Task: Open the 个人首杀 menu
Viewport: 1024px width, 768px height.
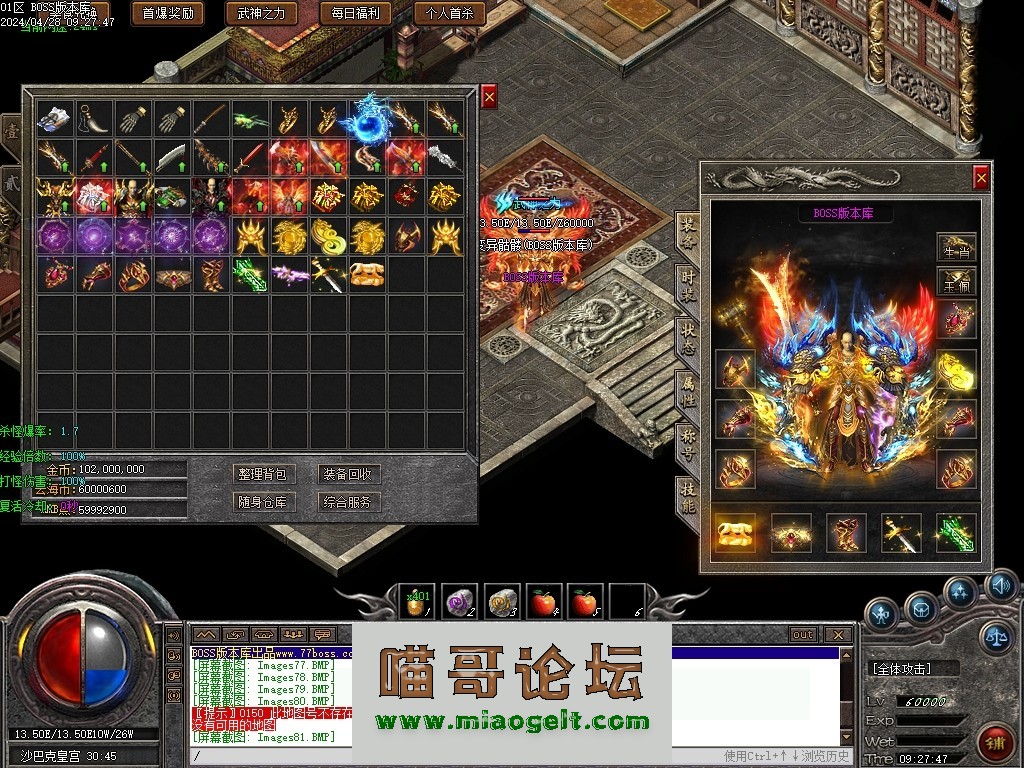Action: tap(449, 13)
